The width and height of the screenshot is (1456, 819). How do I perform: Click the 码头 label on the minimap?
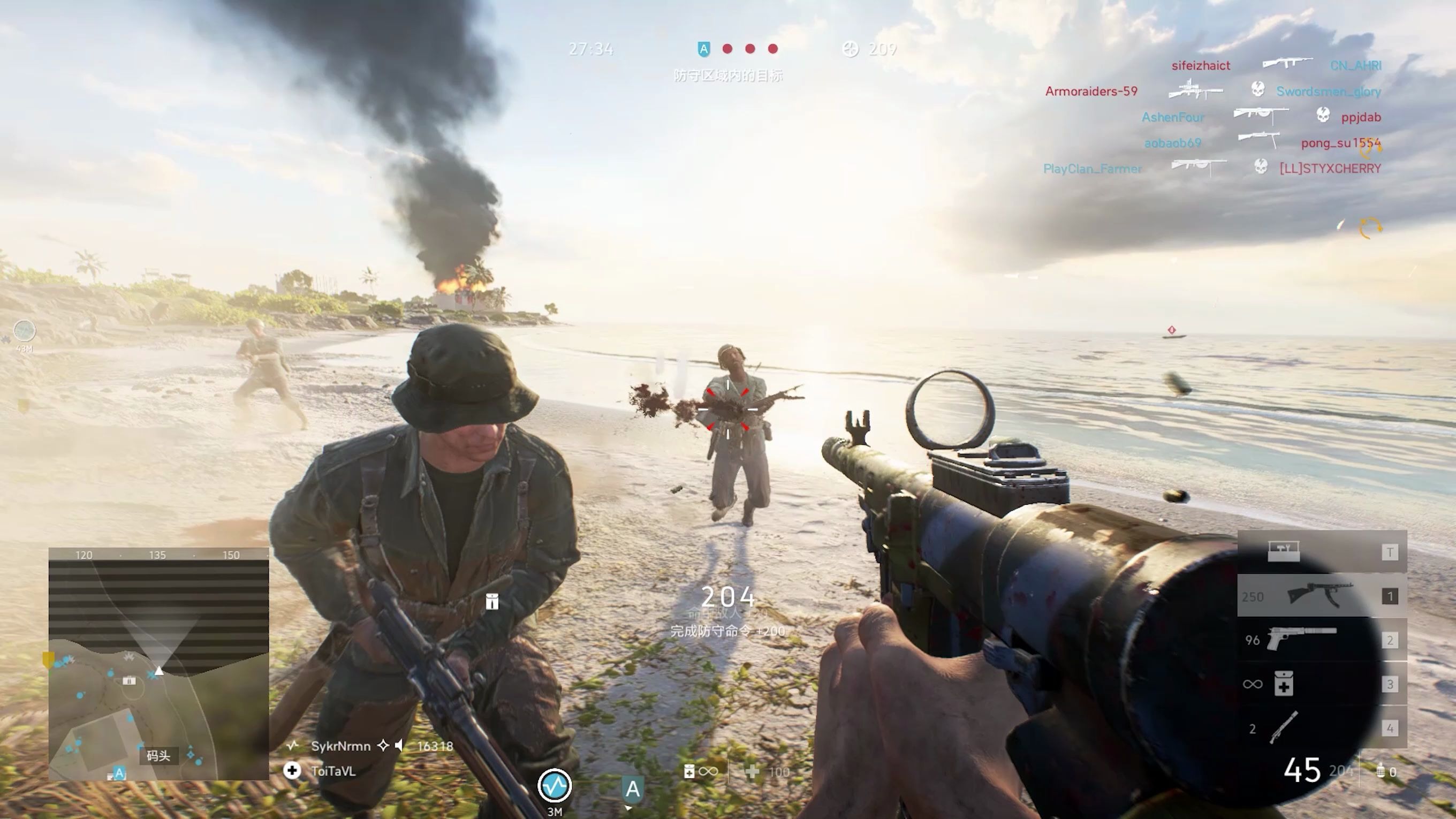coord(158,756)
